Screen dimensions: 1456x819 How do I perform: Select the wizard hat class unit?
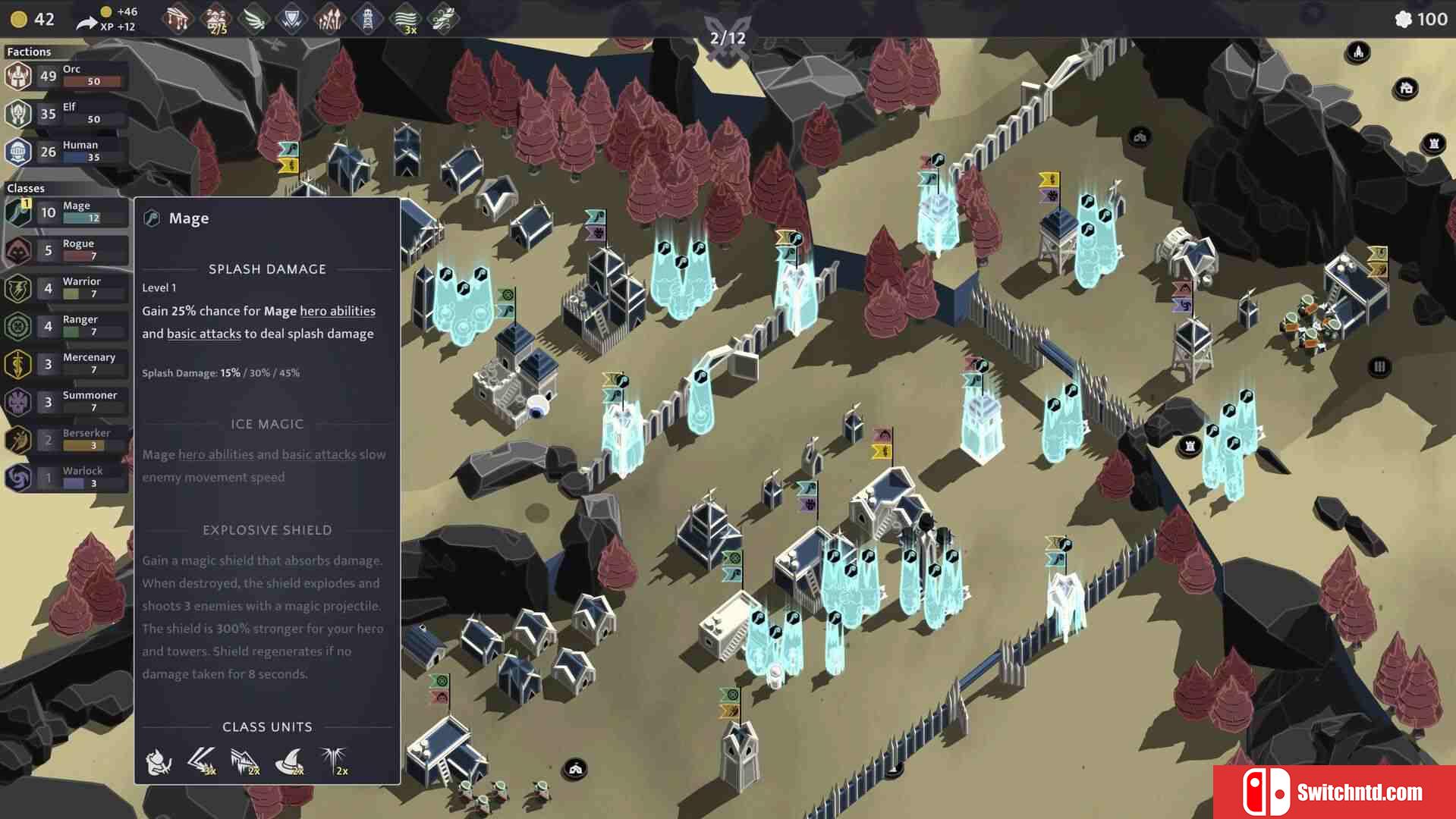point(289,760)
